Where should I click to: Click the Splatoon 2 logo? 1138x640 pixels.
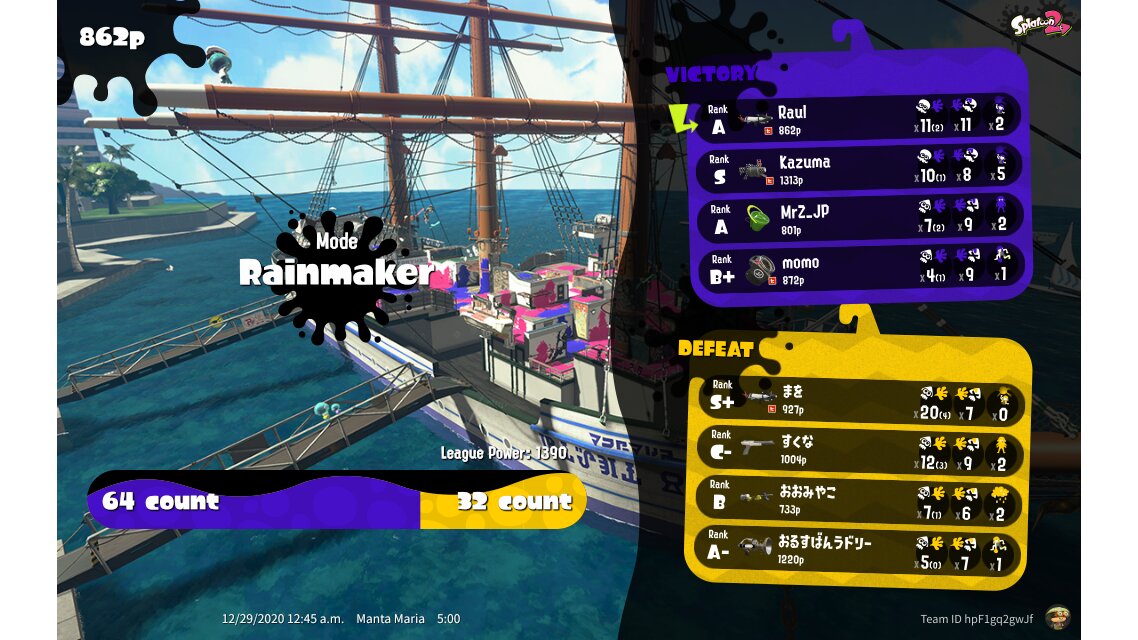pyautogui.click(x=1041, y=24)
